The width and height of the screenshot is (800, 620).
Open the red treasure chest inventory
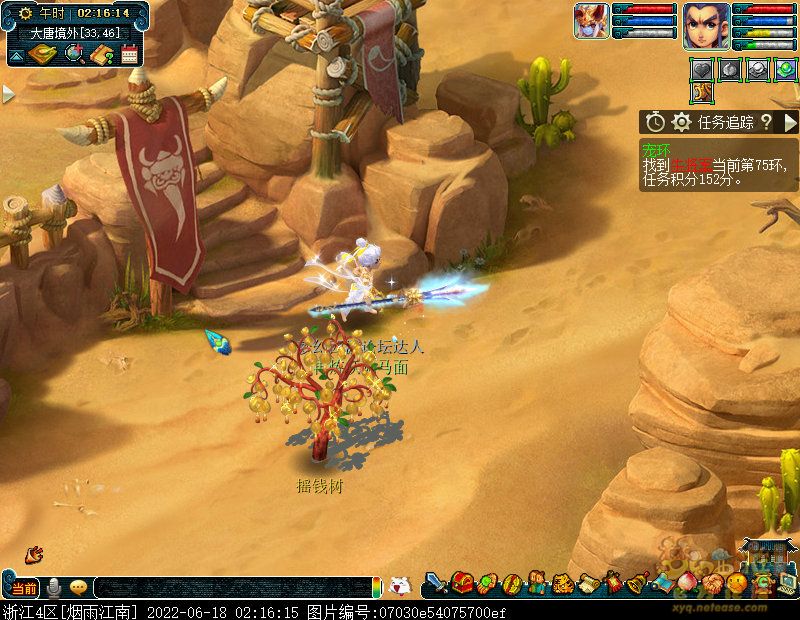tap(462, 582)
